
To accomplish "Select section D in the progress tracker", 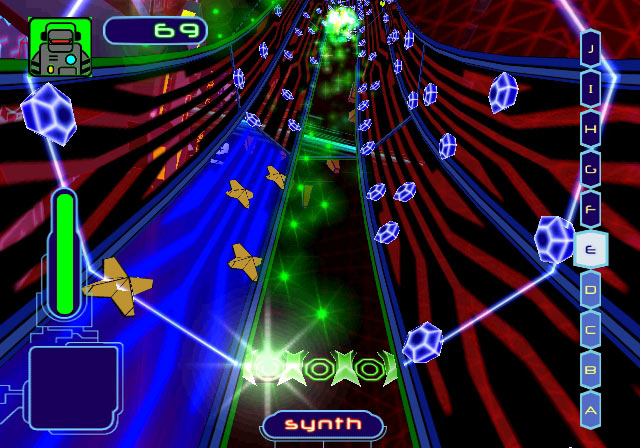I will click(x=591, y=290).
